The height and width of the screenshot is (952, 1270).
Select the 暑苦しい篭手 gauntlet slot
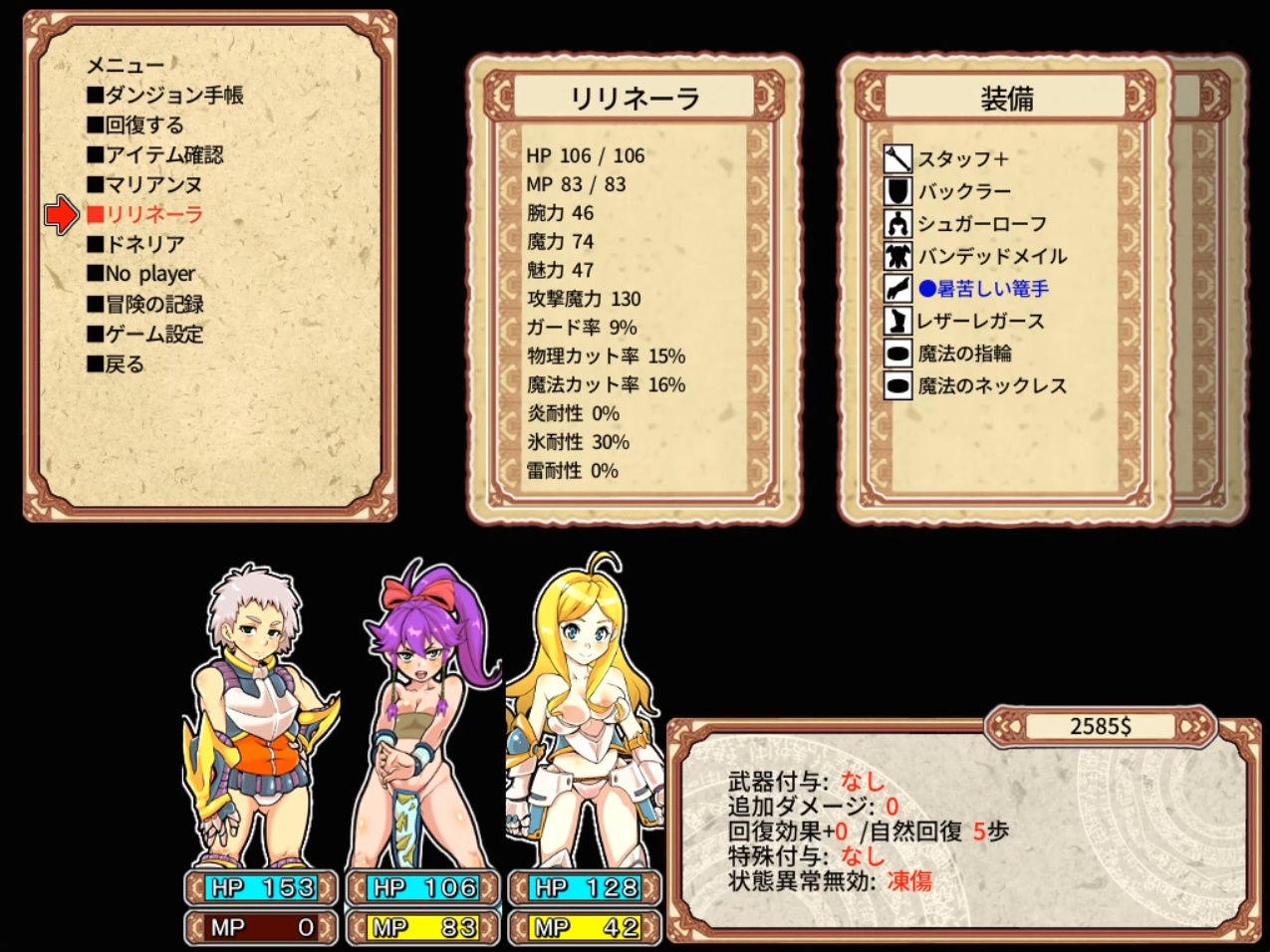point(982,289)
